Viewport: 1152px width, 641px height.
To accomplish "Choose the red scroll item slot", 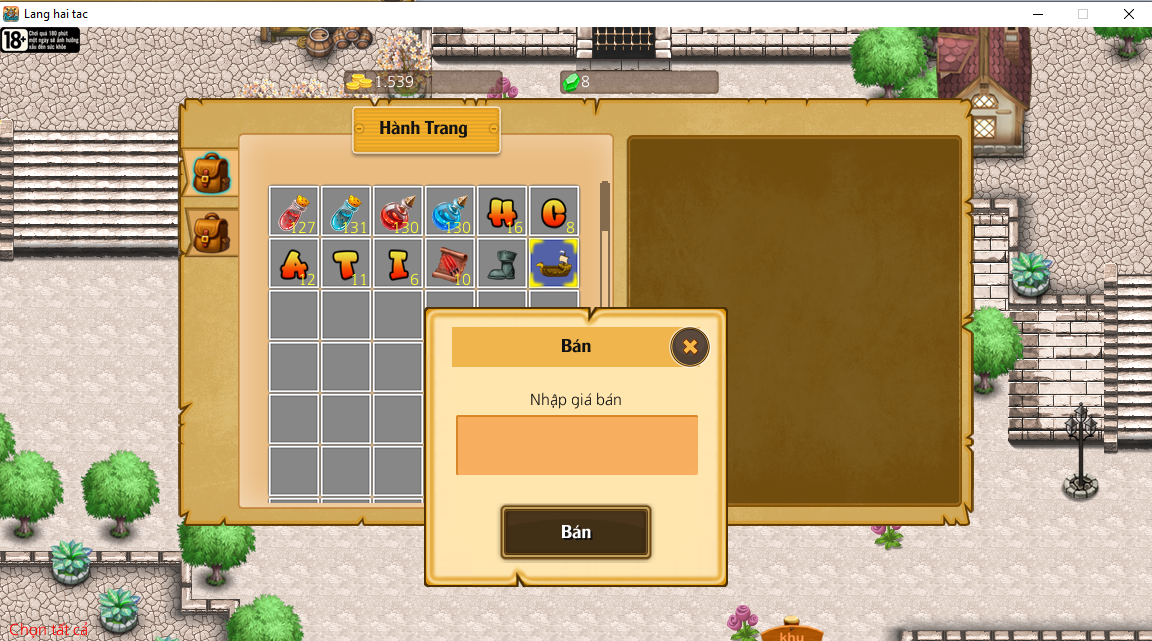I will (x=450, y=264).
